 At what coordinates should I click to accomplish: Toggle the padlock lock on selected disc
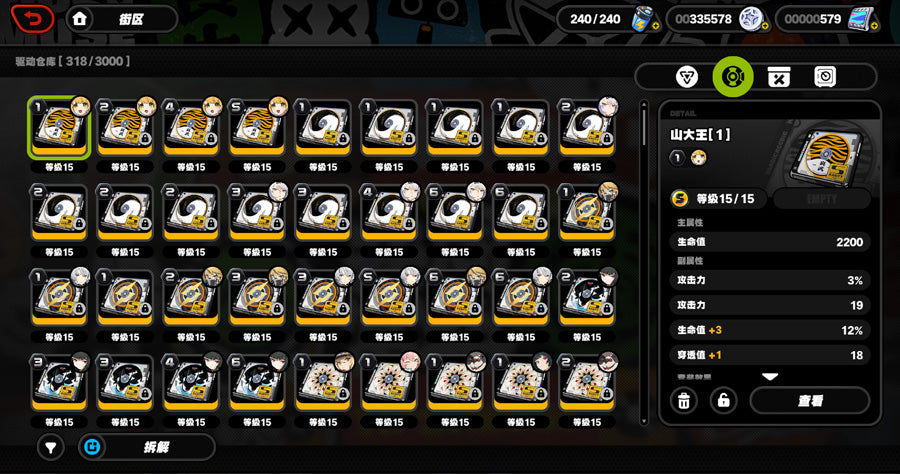tap(723, 401)
